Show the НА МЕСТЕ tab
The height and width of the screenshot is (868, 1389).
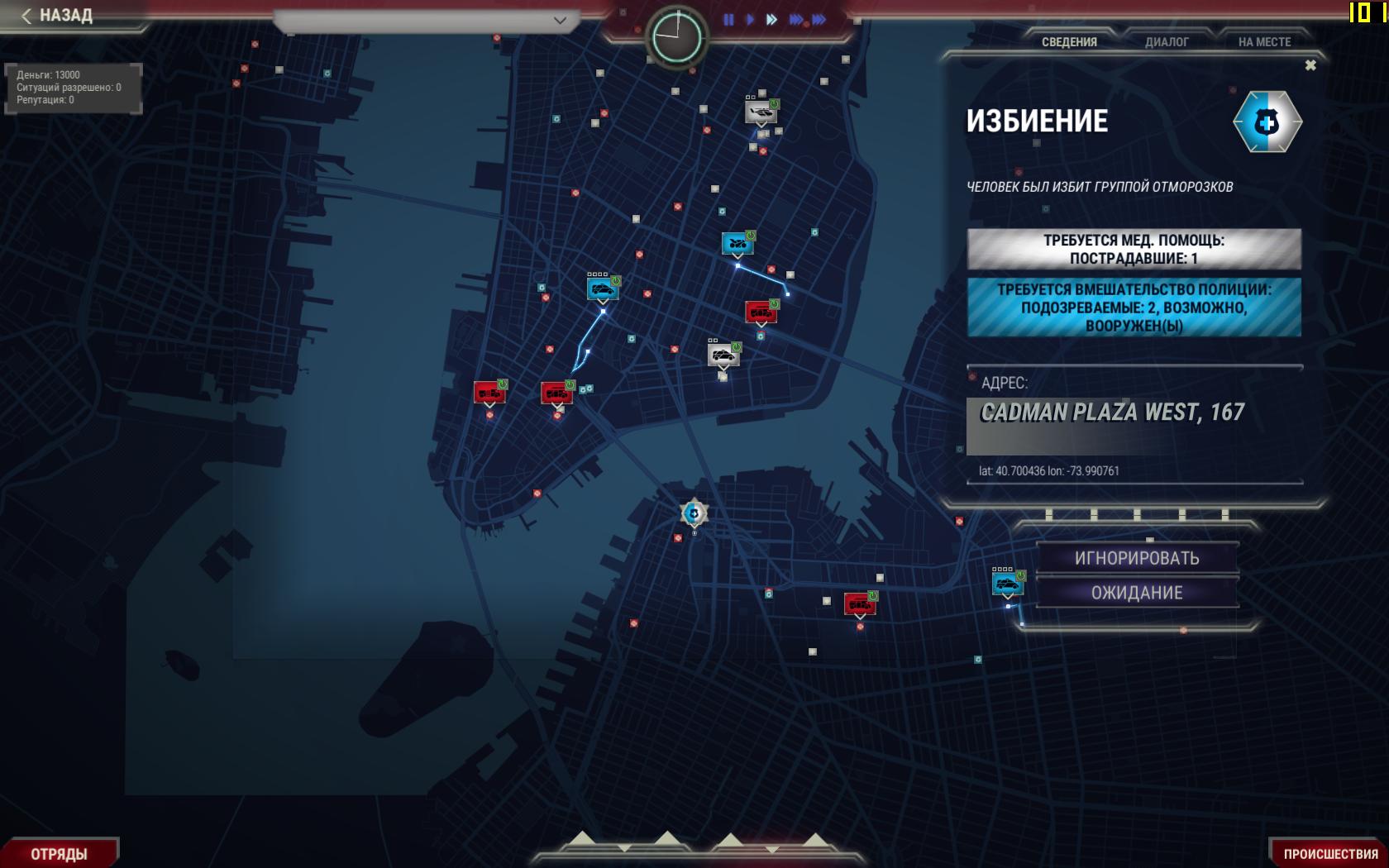[1264, 42]
